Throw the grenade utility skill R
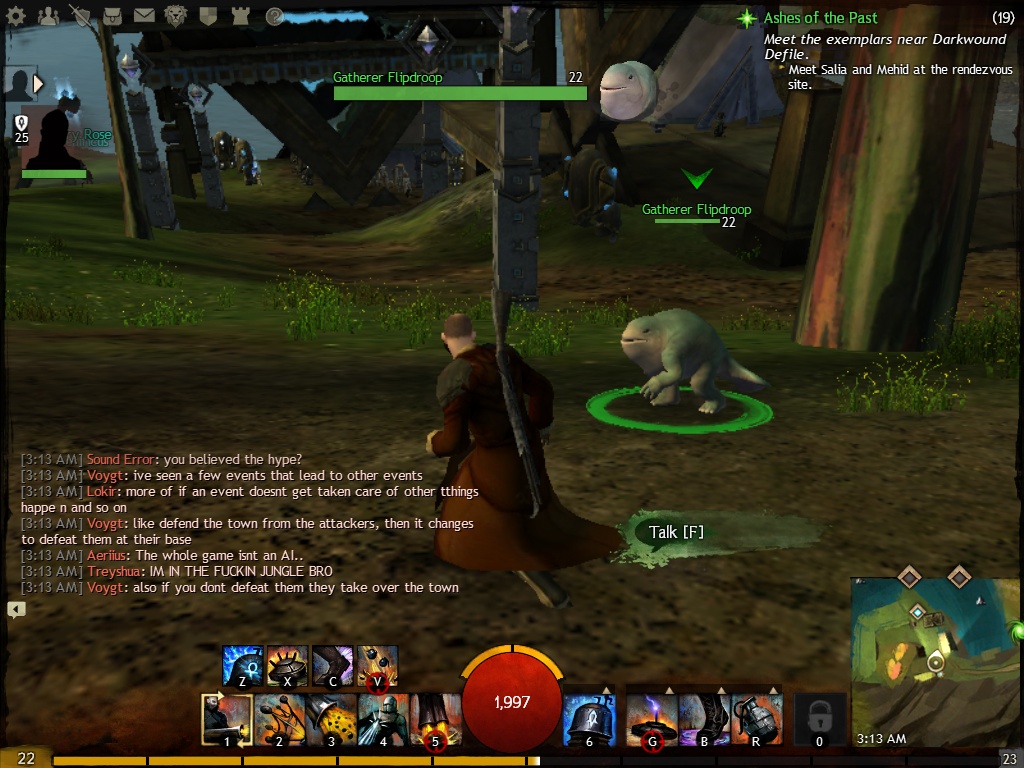The width and height of the screenshot is (1024, 768). (x=757, y=719)
